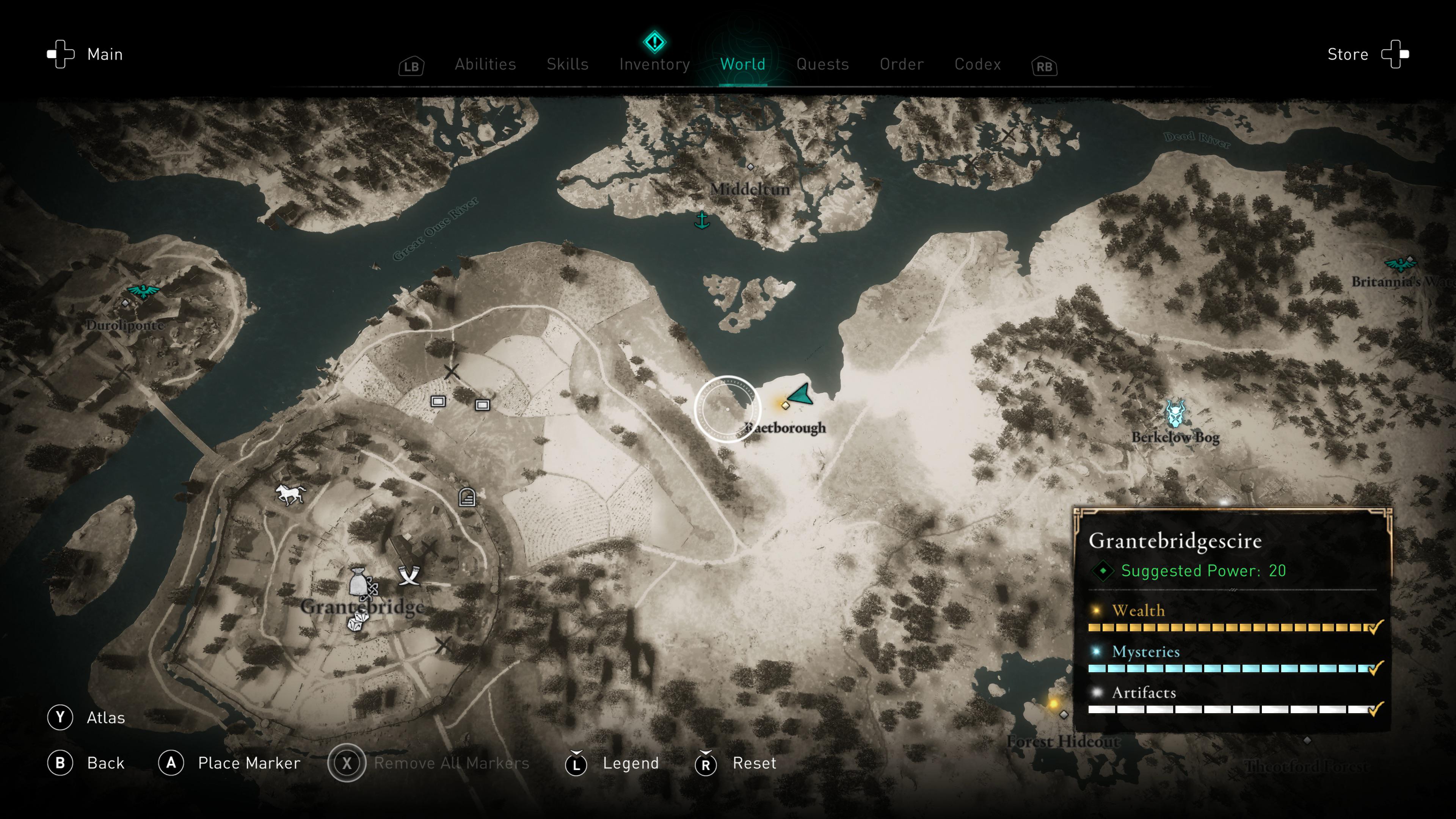
Task: Select the yellow wealth marker at Forest Hideout
Action: click(1053, 704)
